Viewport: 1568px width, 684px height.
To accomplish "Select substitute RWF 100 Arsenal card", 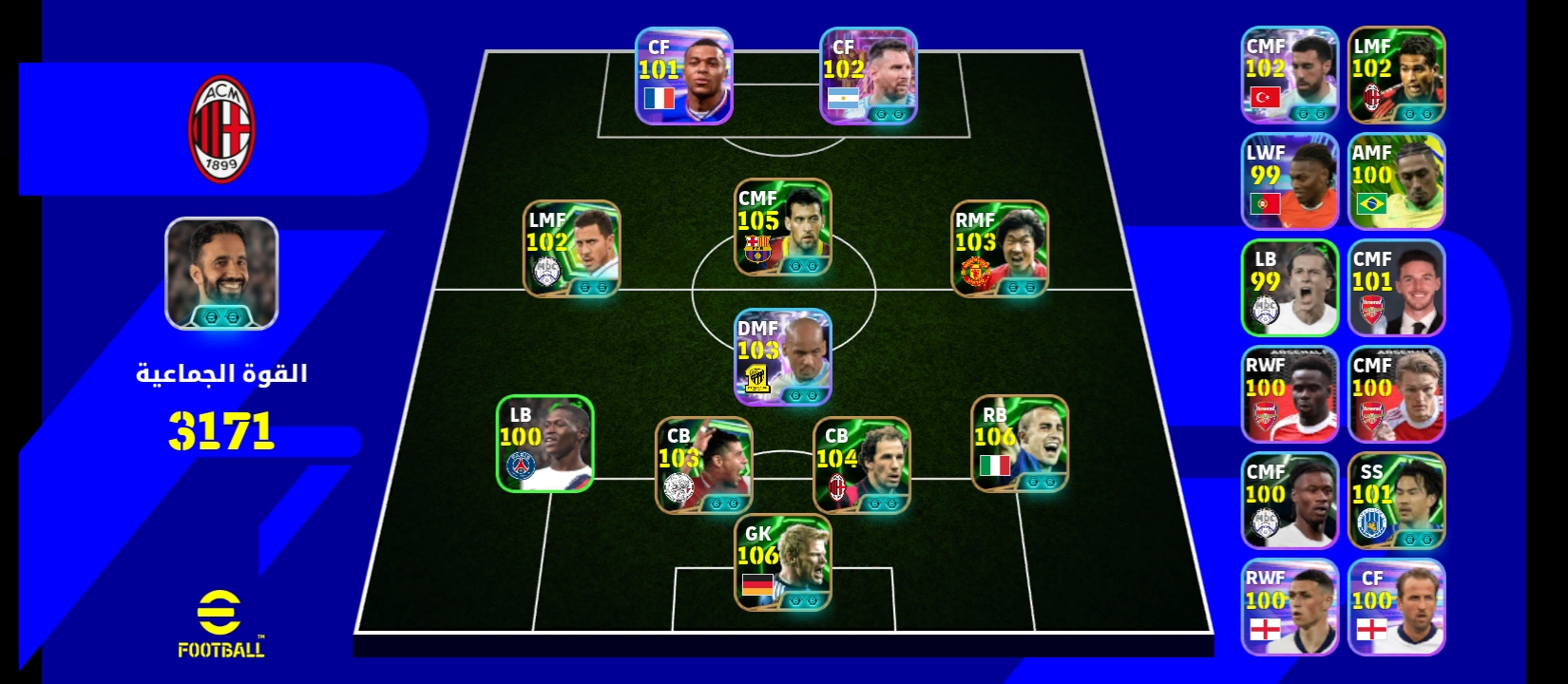I will [x=1290, y=394].
